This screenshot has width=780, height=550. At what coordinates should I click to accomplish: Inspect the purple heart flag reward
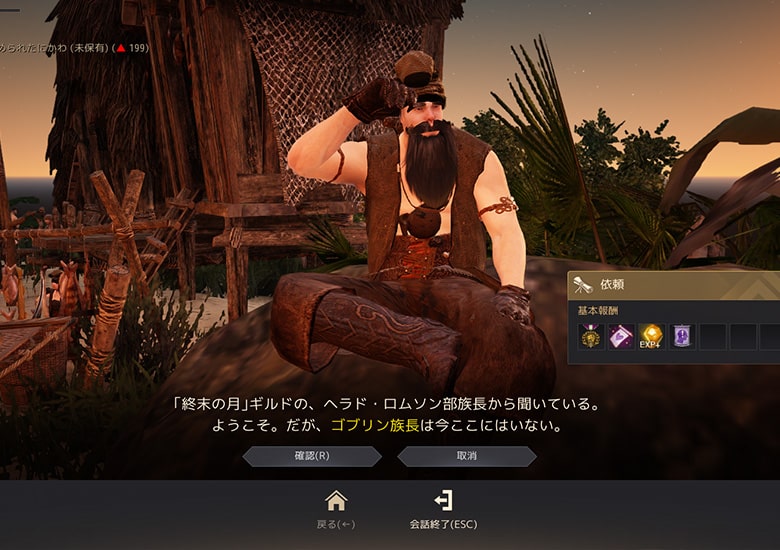[x=621, y=337]
